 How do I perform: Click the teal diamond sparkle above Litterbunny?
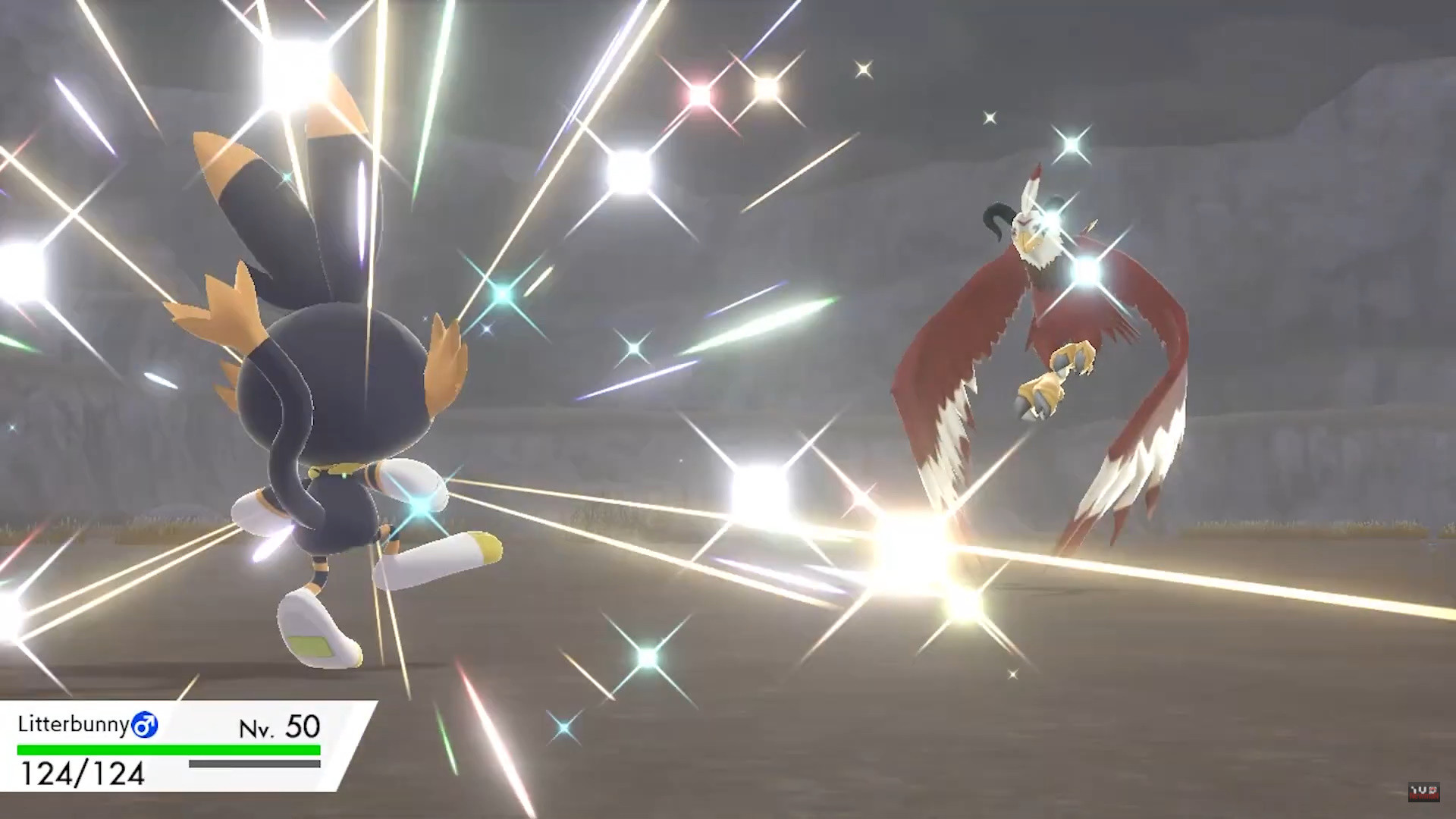pos(500,296)
